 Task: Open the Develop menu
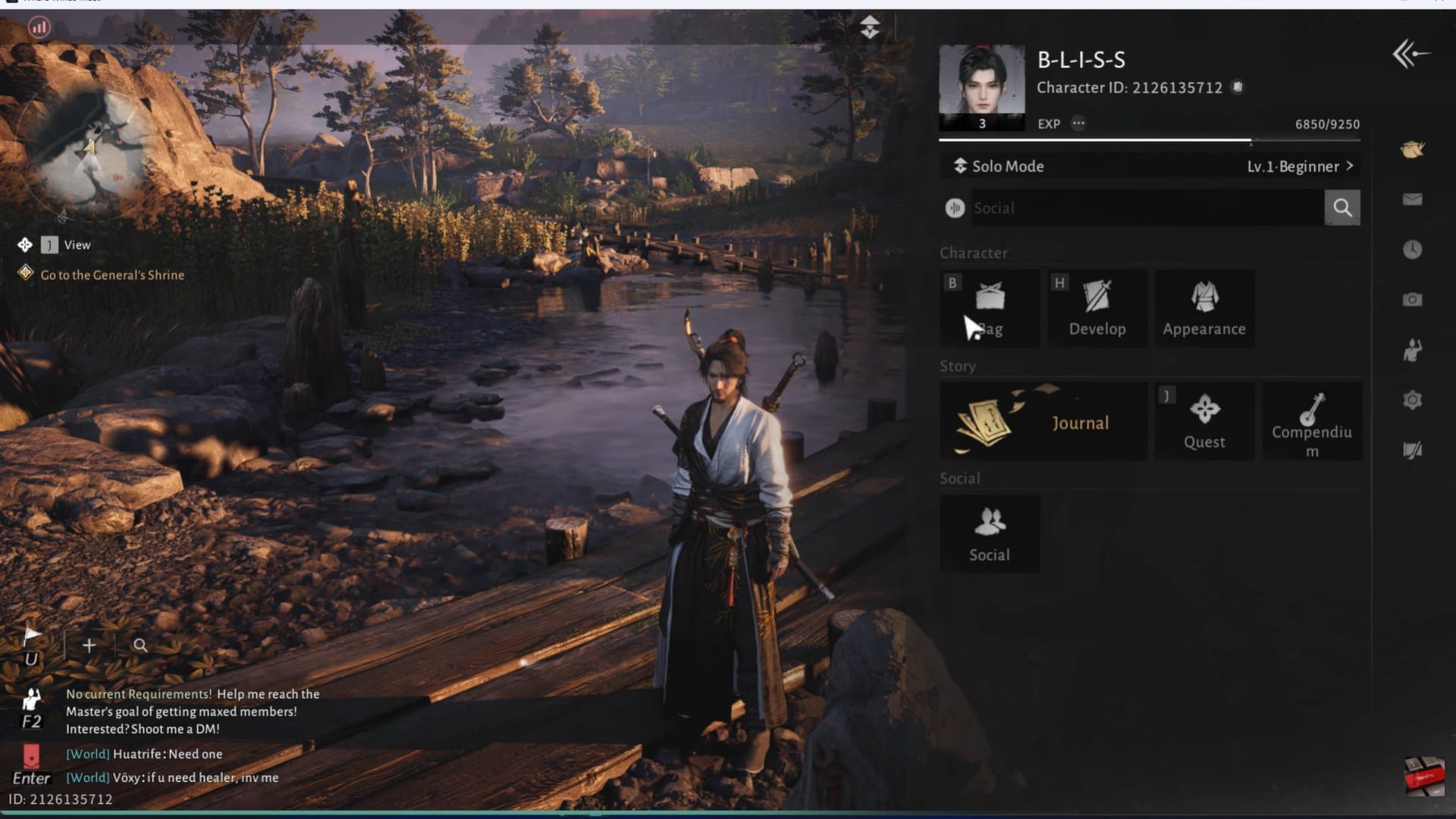point(1097,309)
